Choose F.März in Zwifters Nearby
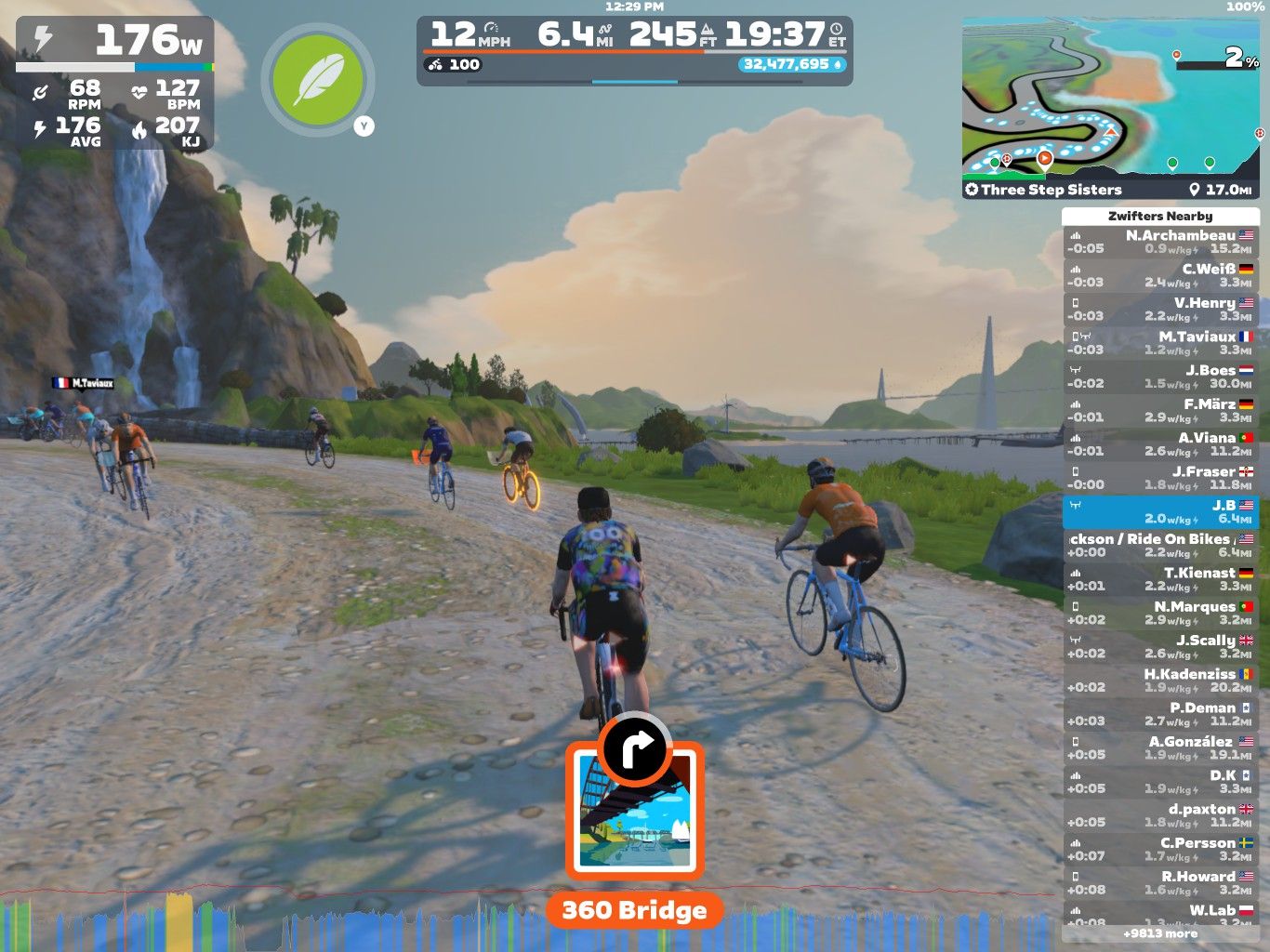 coord(1160,411)
